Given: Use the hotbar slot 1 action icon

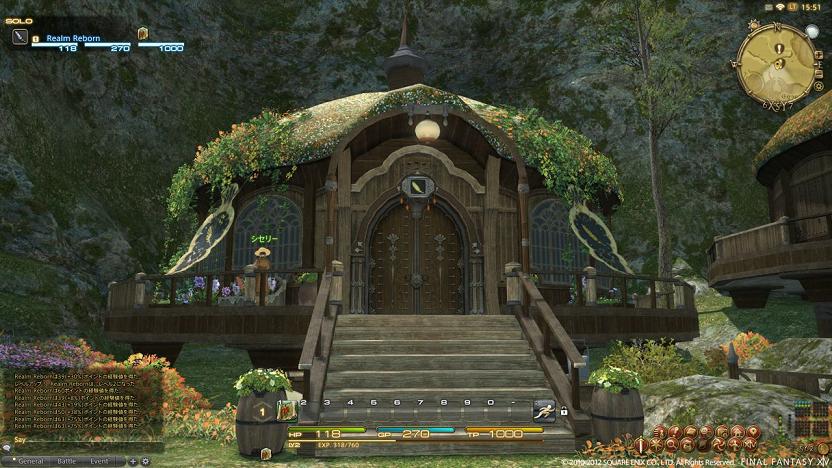Looking at the screenshot, I should point(287,409).
